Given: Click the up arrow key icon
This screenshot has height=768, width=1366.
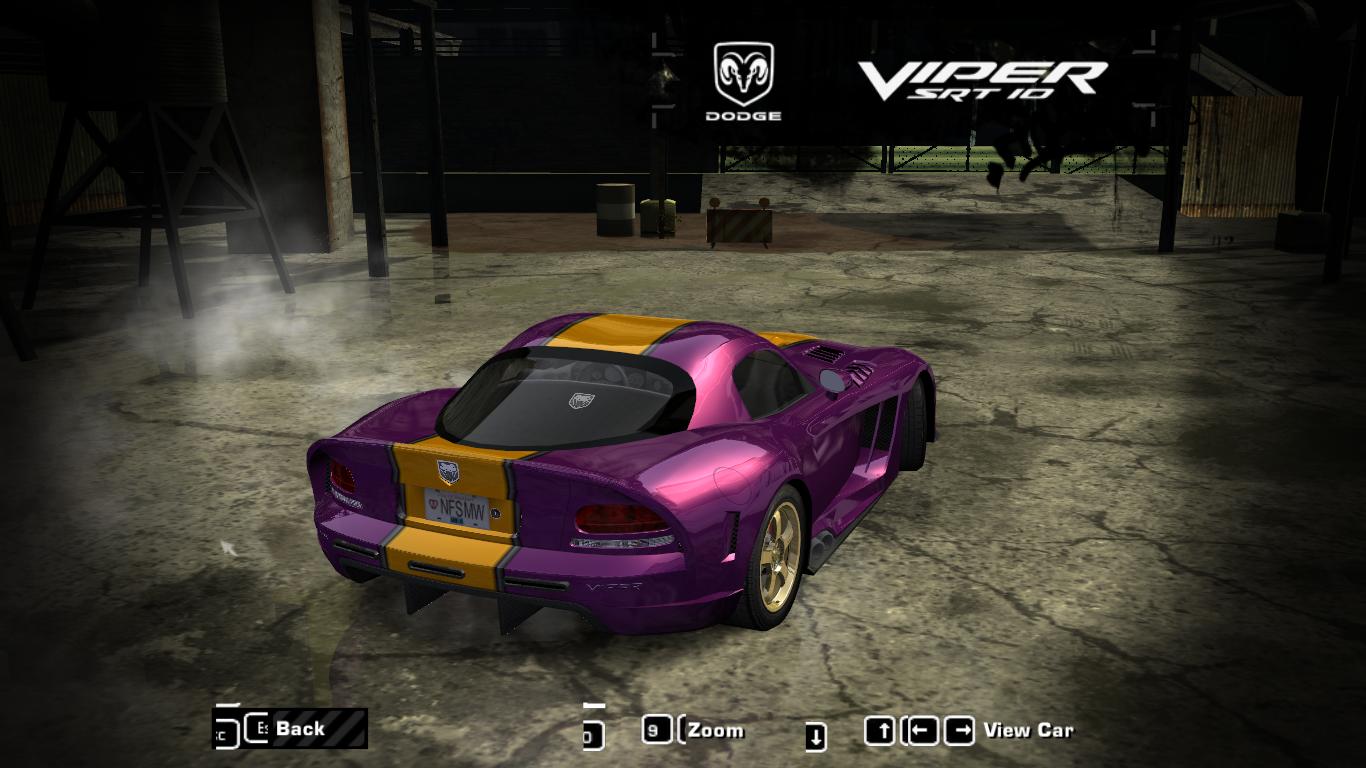Looking at the screenshot, I should [x=882, y=729].
